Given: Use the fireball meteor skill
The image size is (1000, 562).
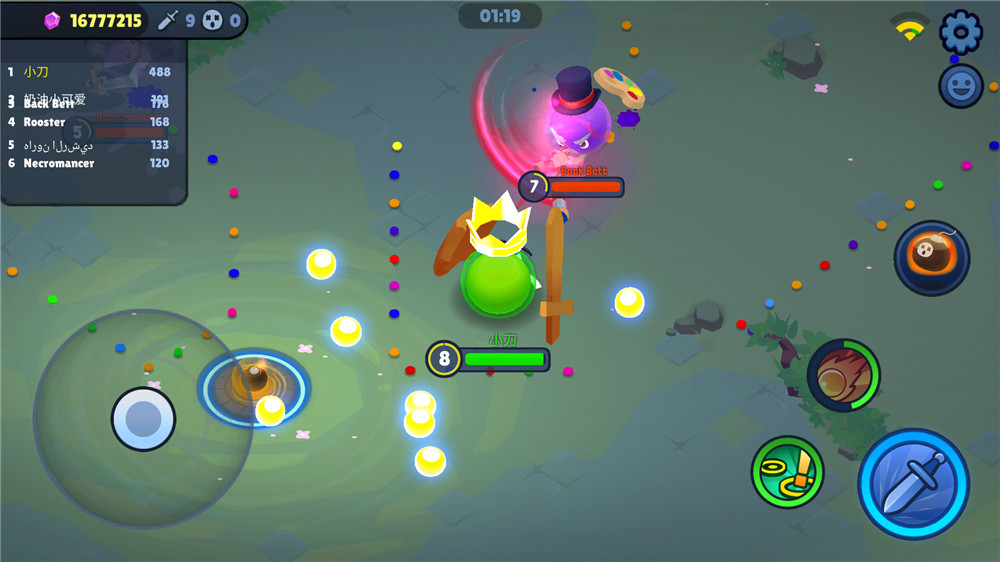Looking at the screenshot, I should 843,375.
